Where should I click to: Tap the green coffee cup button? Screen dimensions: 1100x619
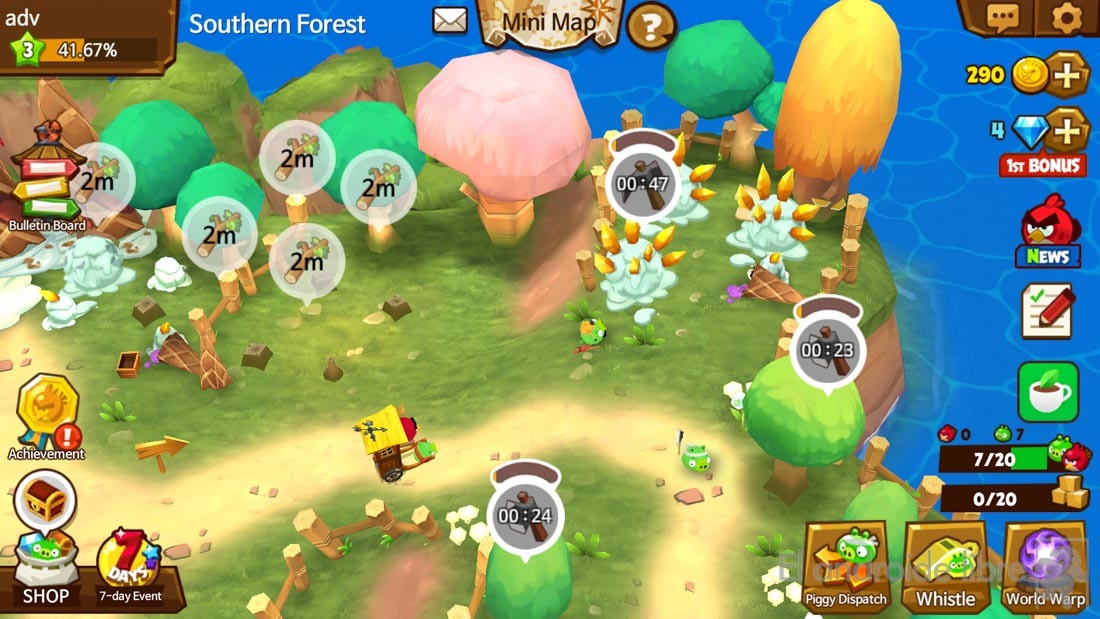[1048, 392]
